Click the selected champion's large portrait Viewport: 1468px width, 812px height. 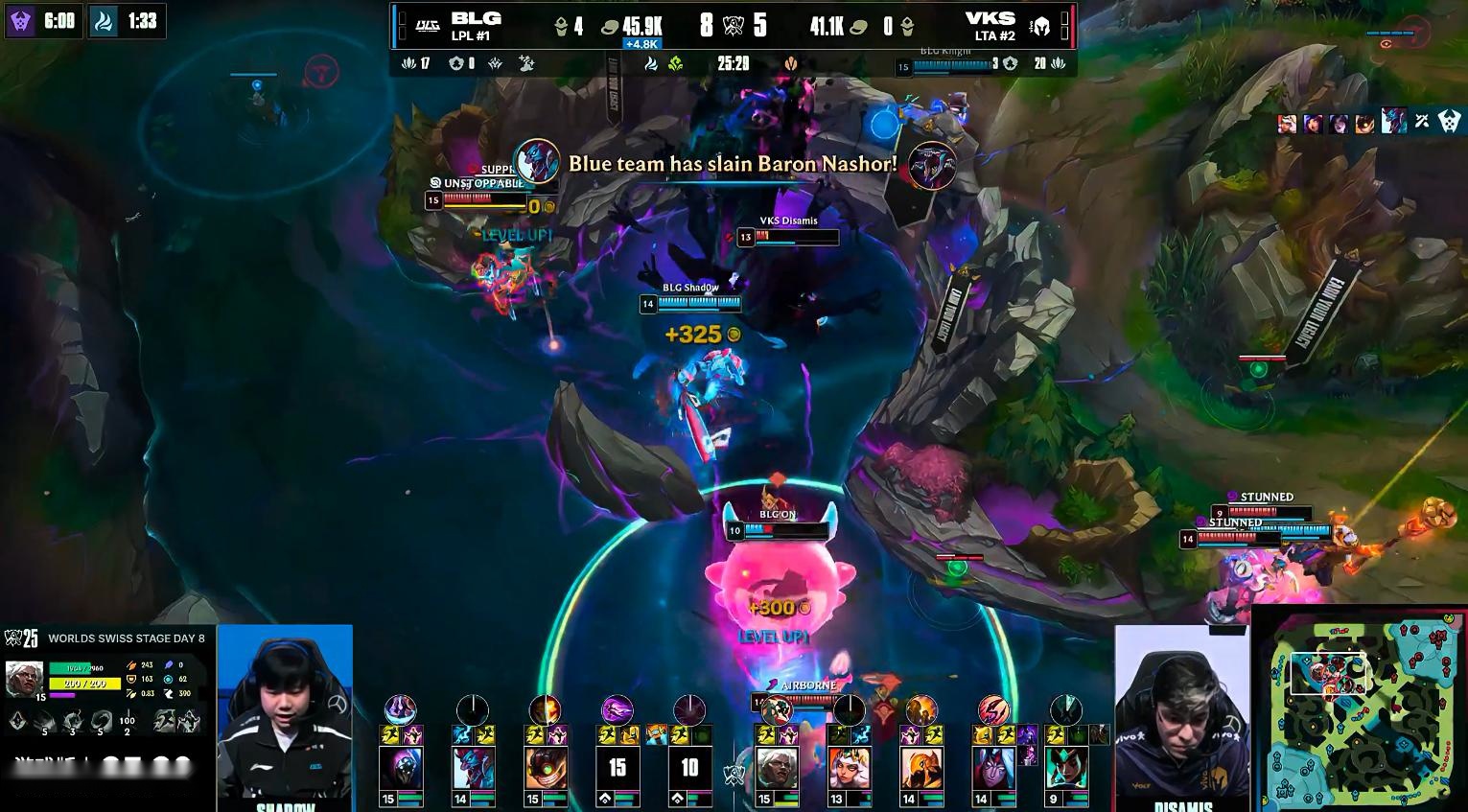pos(24,678)
